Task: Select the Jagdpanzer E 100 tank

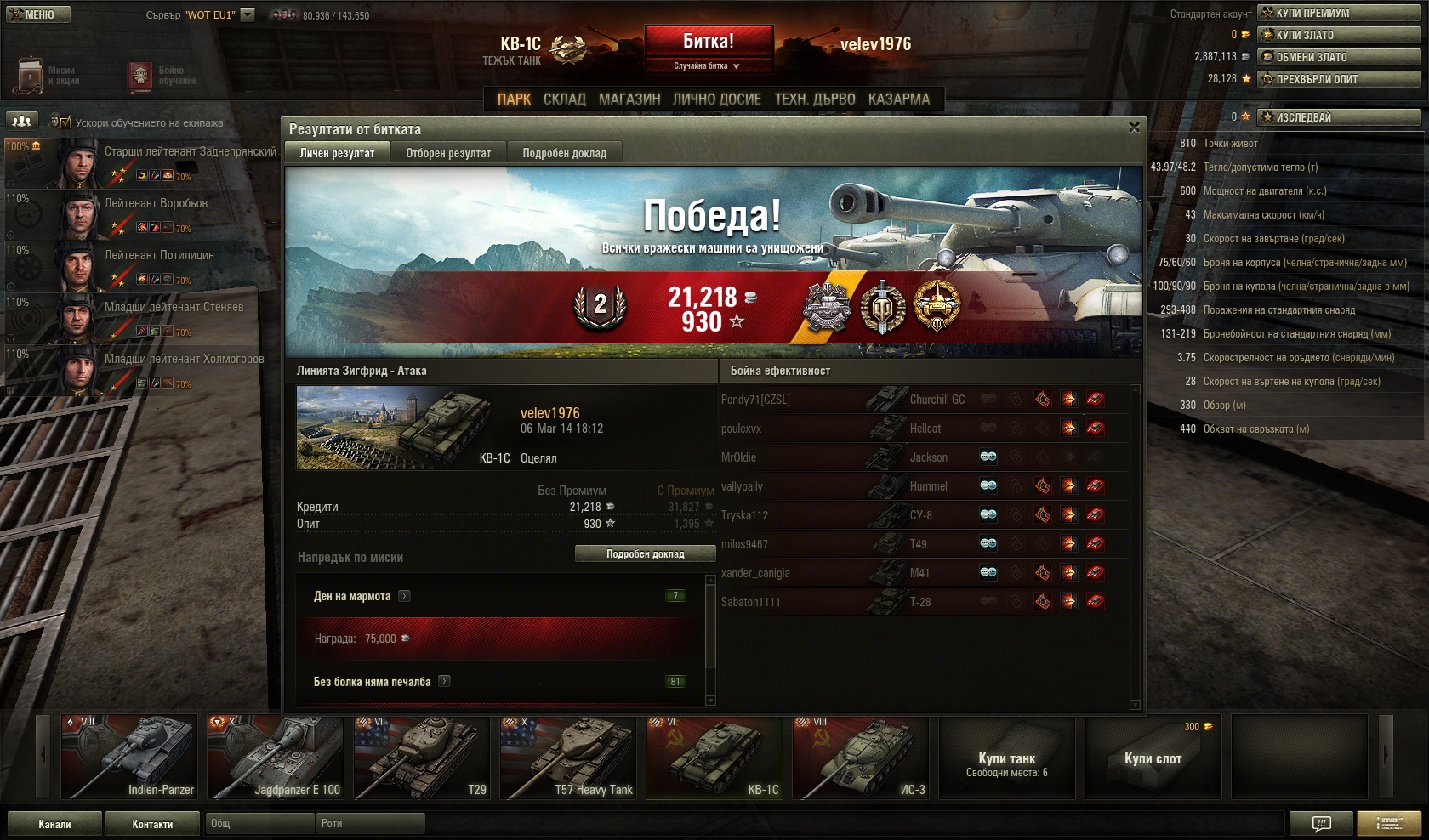Action: tap(275, 758)
